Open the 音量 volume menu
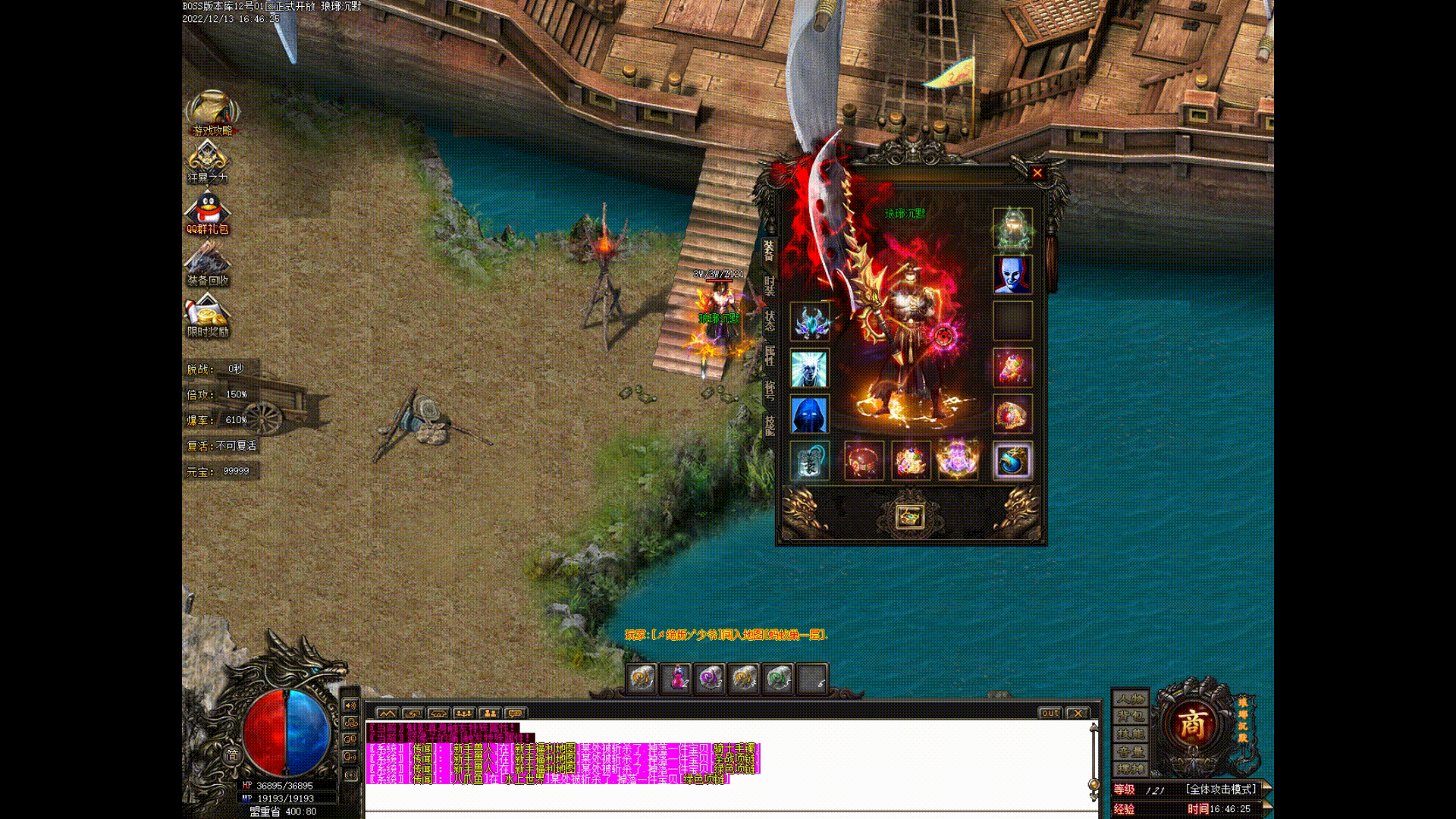This screenshot has width=1456, height=819. [x=1130, y=752]
